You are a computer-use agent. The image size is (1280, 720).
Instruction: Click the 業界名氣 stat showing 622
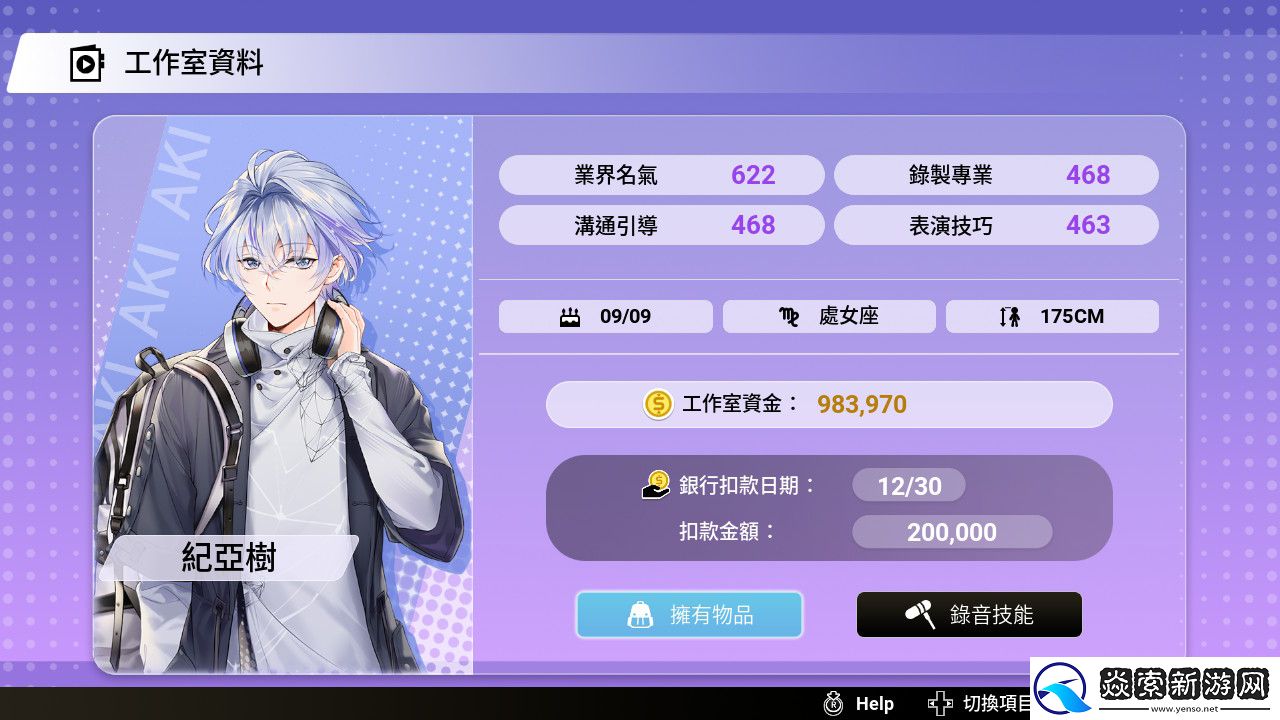point(662,175)
